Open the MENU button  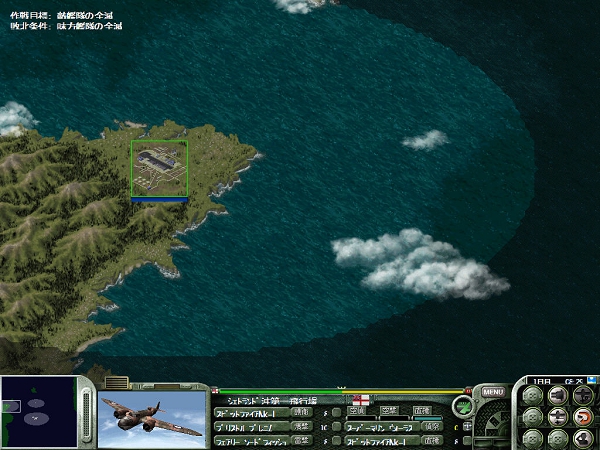(x=492, y=392)
